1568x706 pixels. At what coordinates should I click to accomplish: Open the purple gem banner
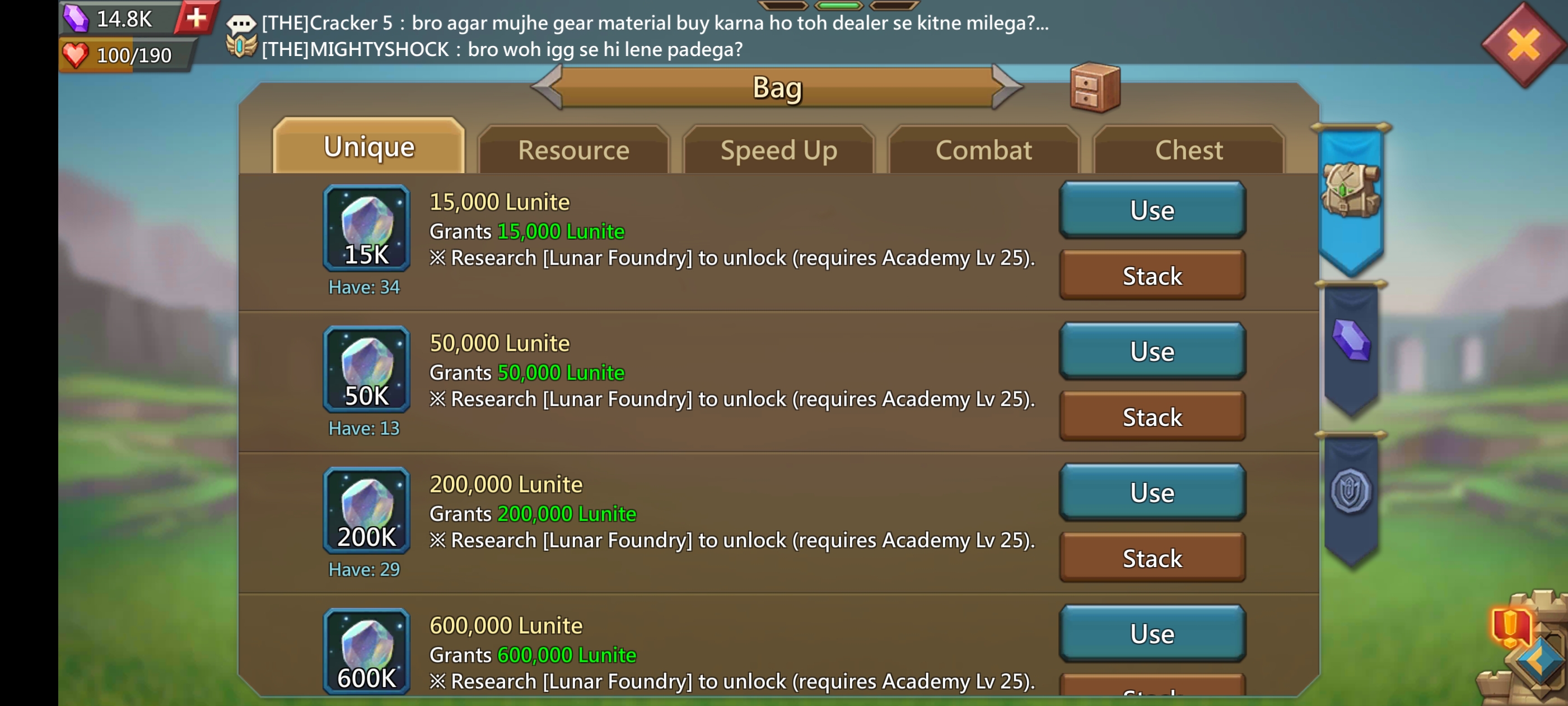[x=1351, y=341]
